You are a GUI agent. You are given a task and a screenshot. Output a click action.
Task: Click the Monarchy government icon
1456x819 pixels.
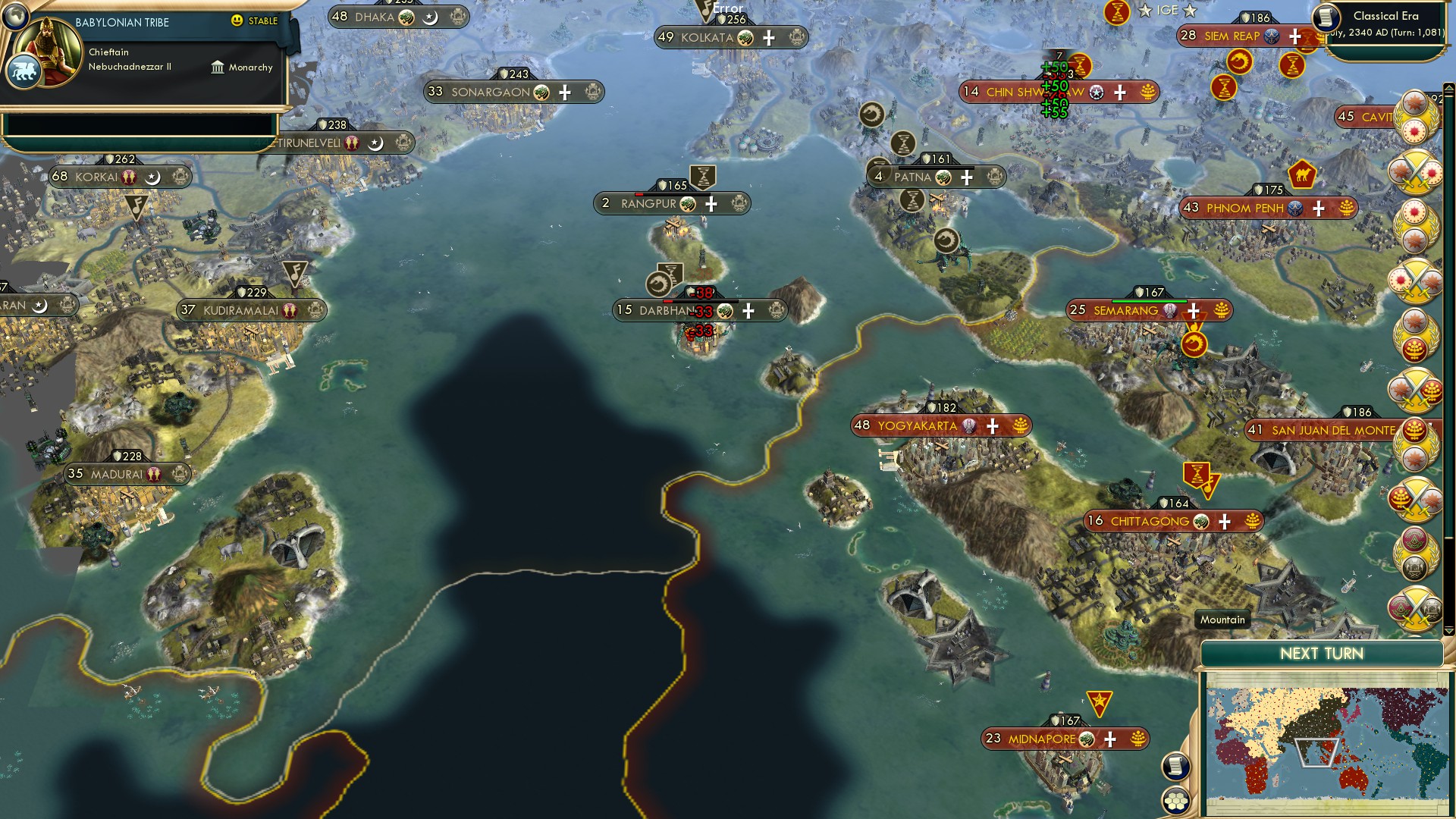[218, 67]
